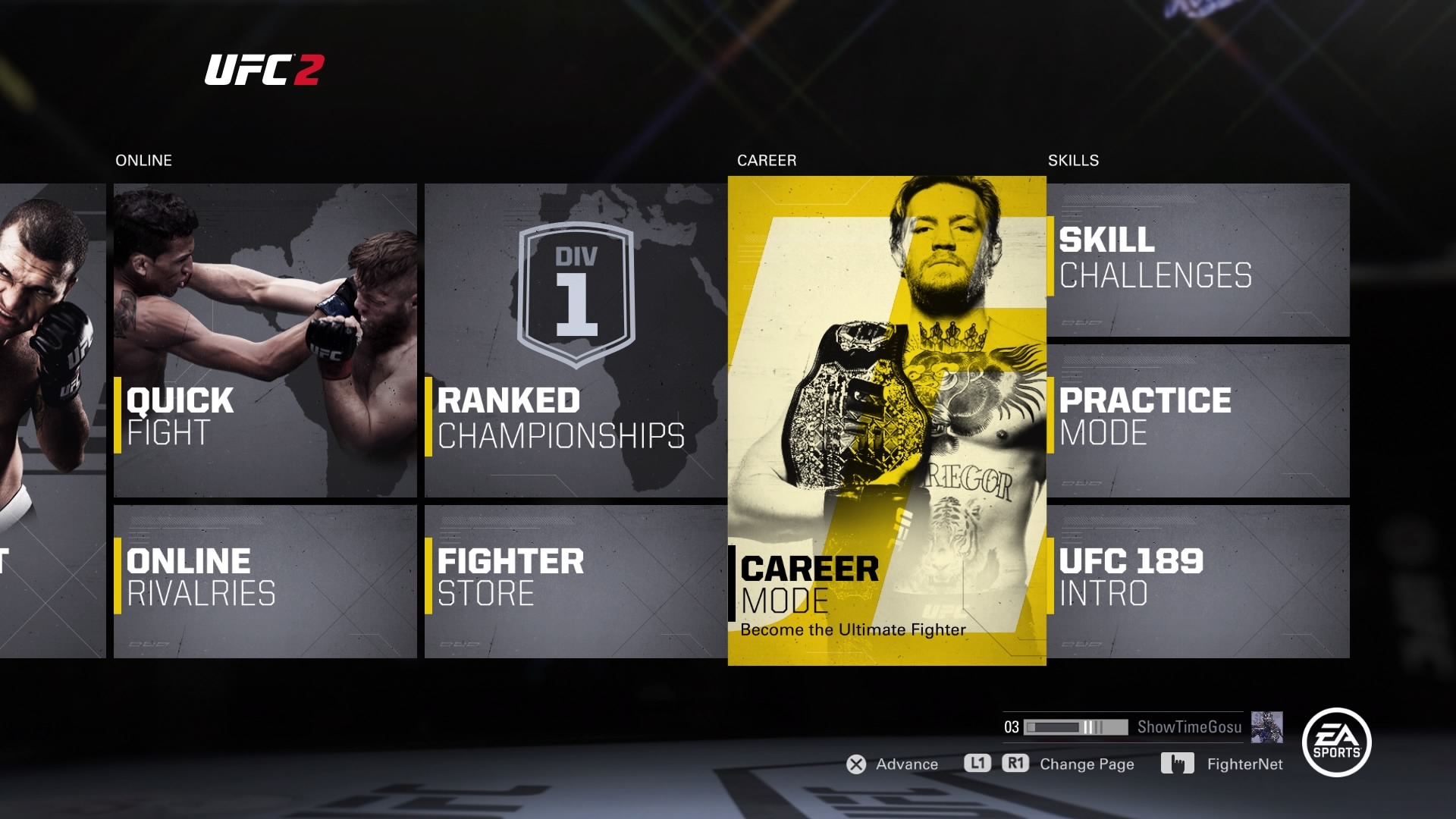This screenshot has height=819, width=1456.
Task: Select the FighterNet hand icon
Action: [x=1178, y=764]
